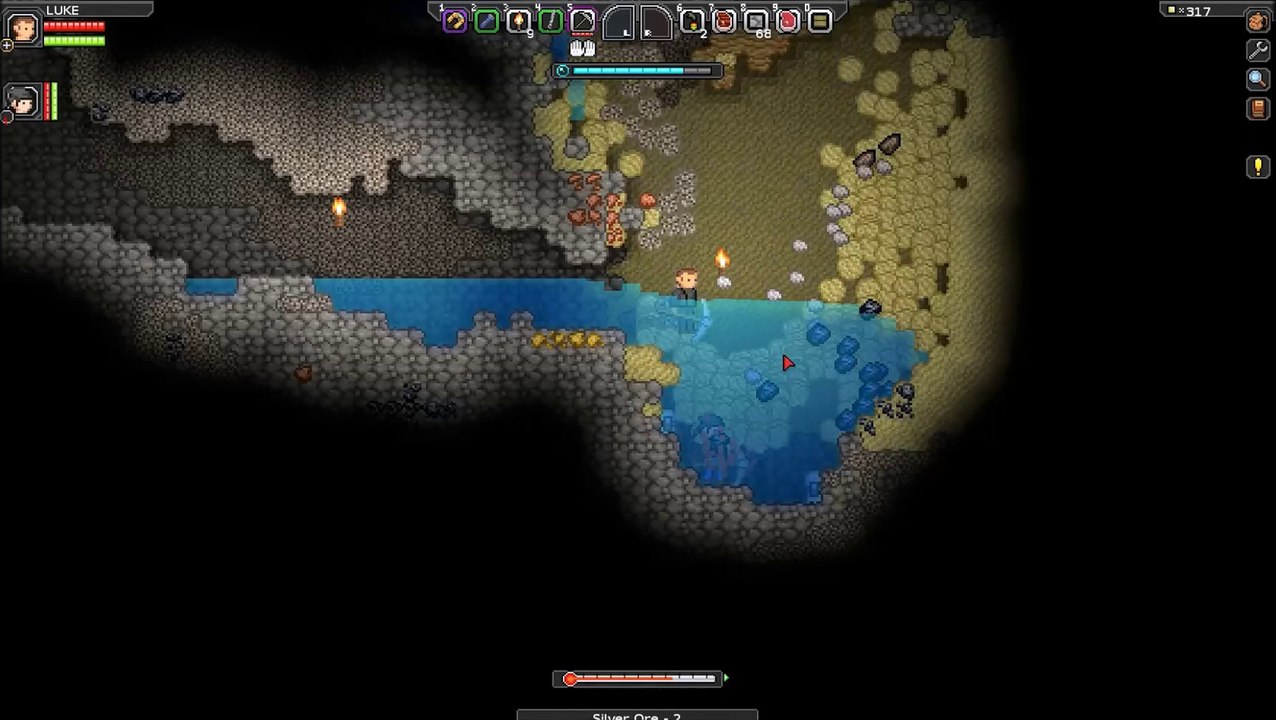
Task: Click Luke's character portrait
Action: pos(22,27)
